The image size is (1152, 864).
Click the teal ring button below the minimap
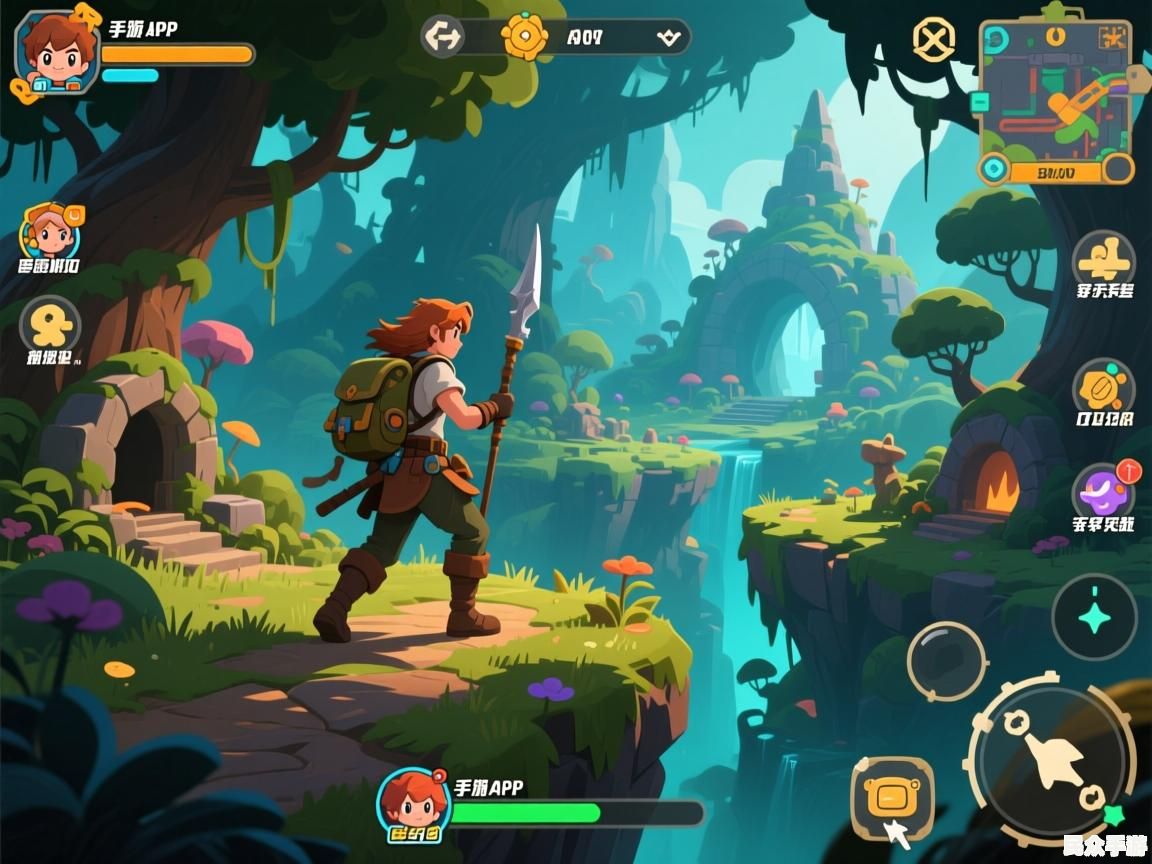click(993, 169)
